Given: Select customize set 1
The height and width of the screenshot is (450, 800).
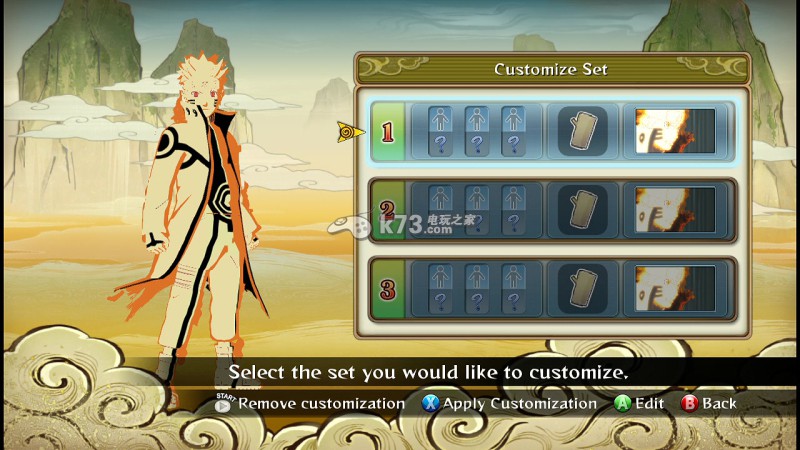Looking at the screenshot, I should pyautogui.click(x=388, y=131).
